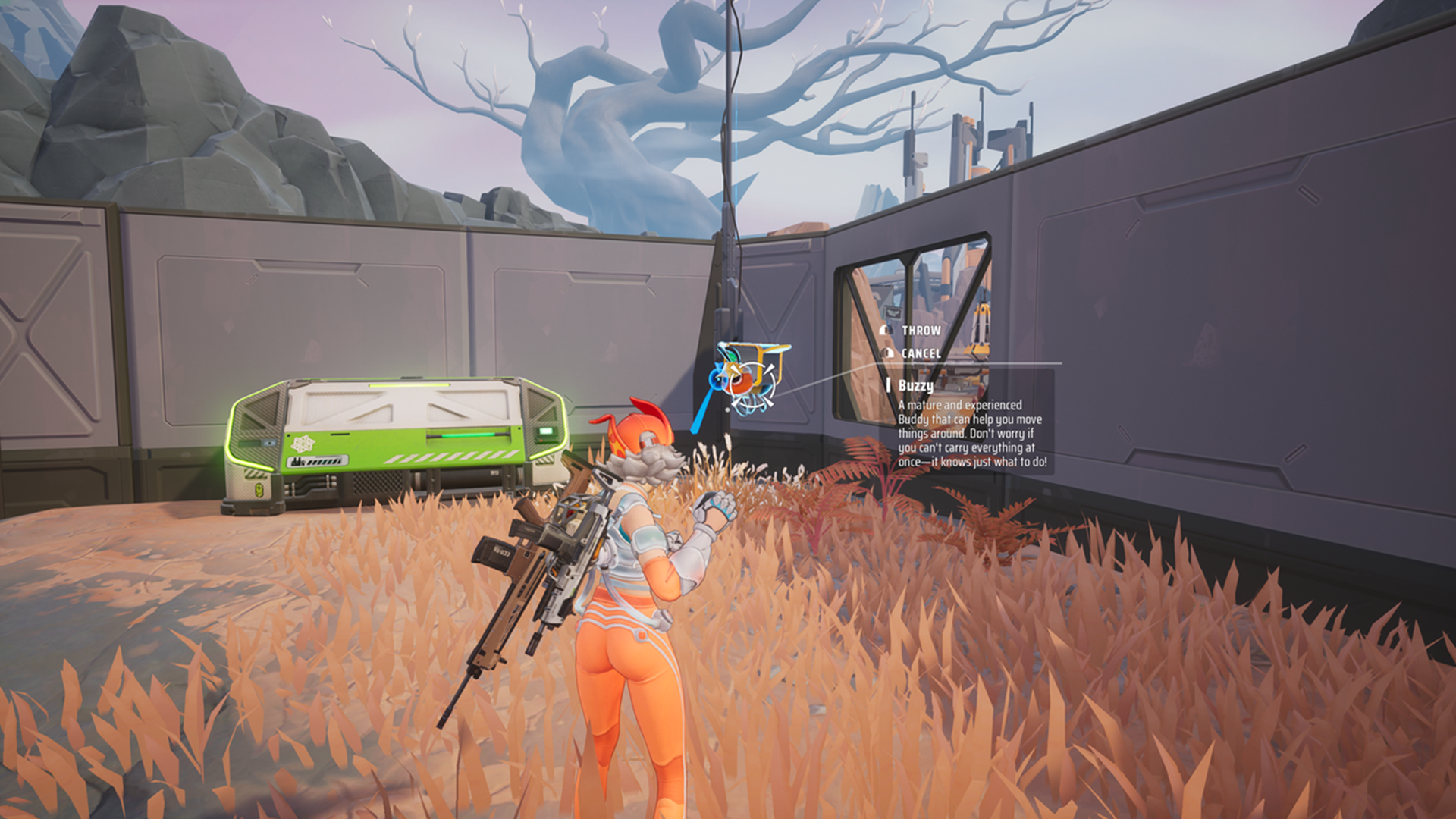Click the THROW mouse-button icon
This screenshot has width=1456, height=819.
click(x=886, y=331)
